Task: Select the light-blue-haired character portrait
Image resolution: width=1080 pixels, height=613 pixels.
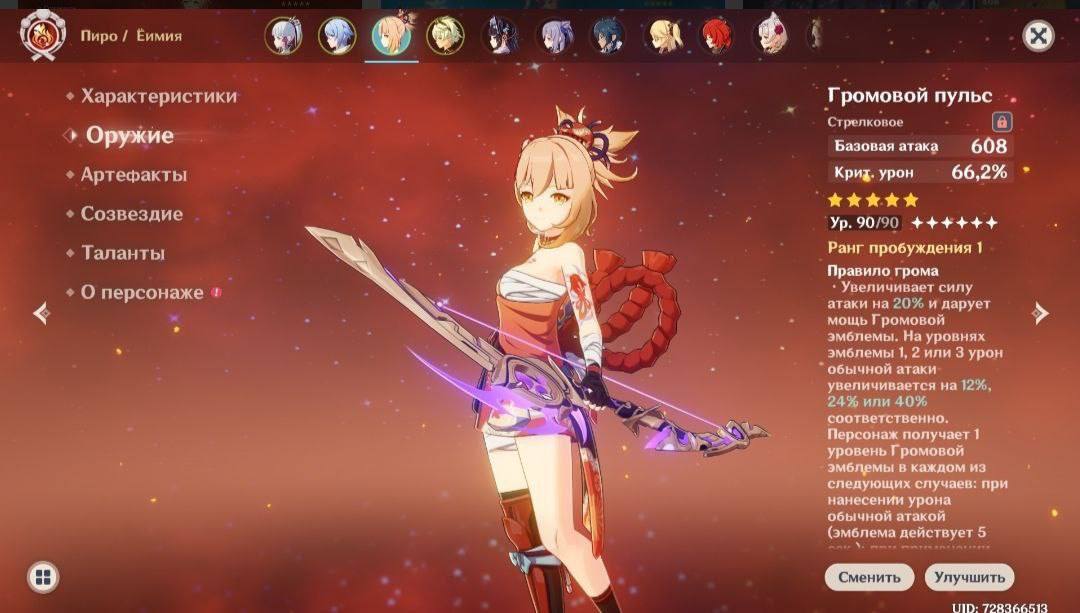Action: pyautogui.click(x=337, y=36)
